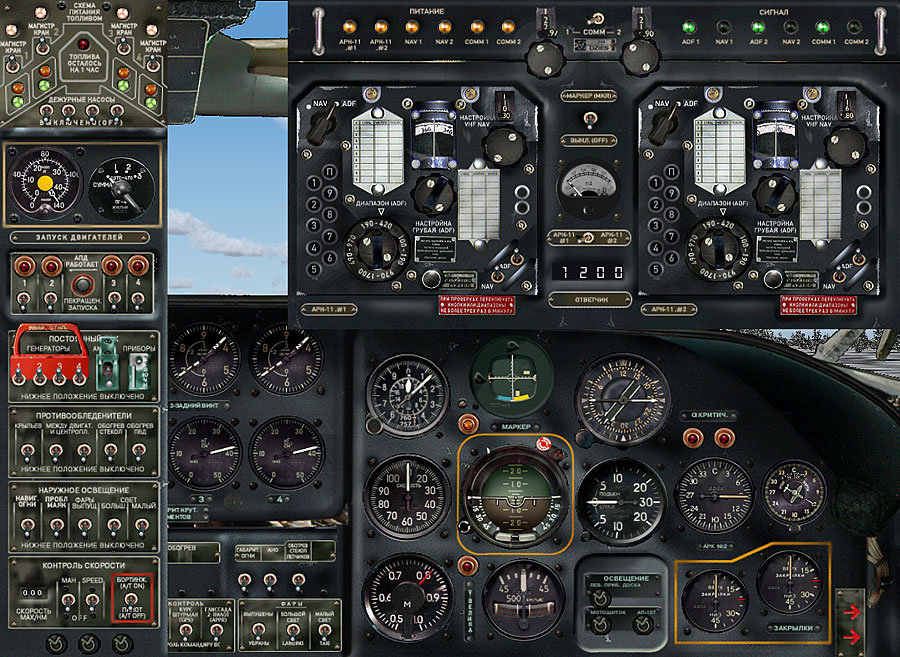This screenshot has height=657, width=900.
Task: Toggle generator 1 switch under red guard
Action: coord(22,376)
